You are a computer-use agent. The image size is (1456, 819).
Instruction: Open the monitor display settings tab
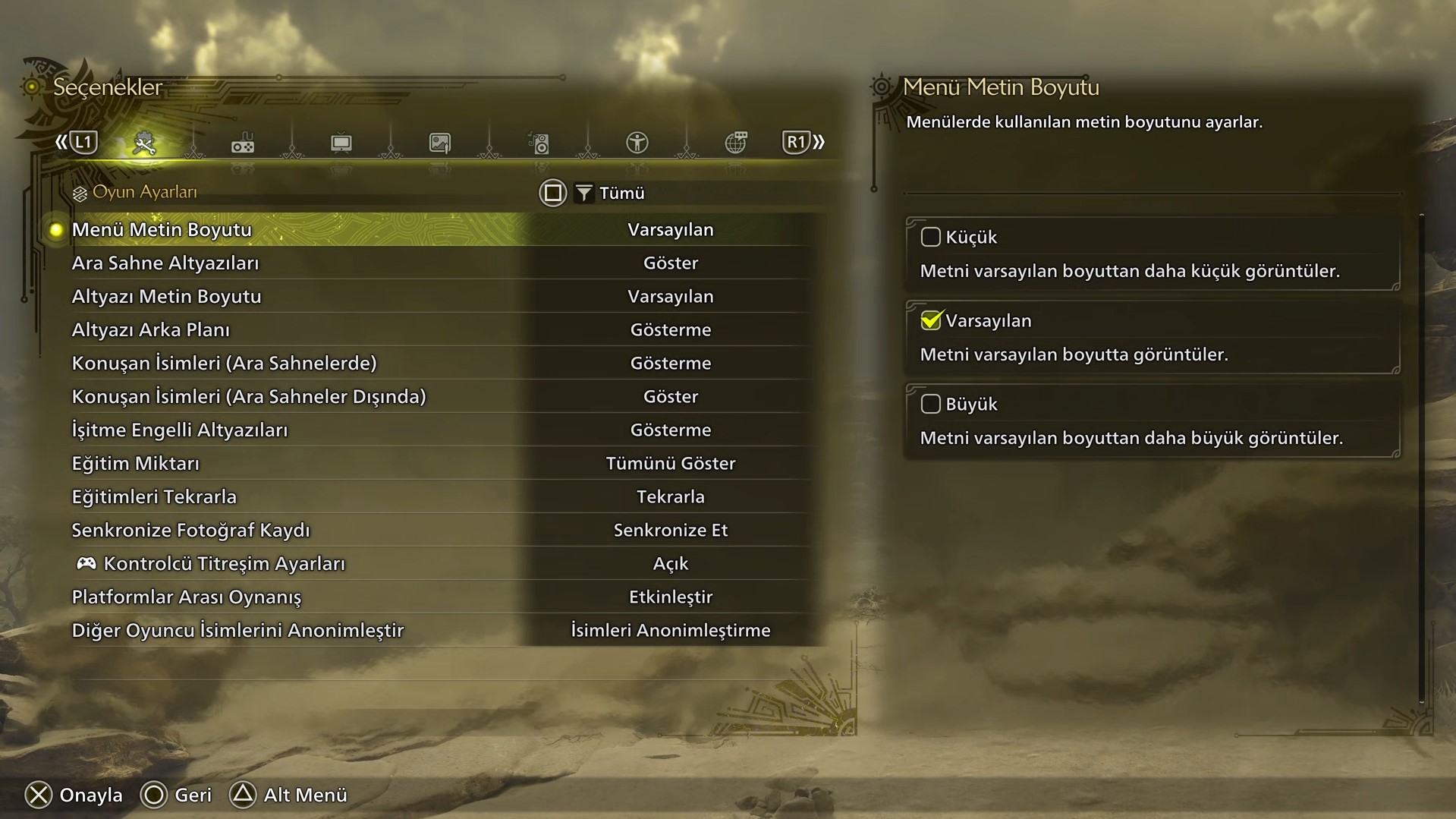coord(341,143)
